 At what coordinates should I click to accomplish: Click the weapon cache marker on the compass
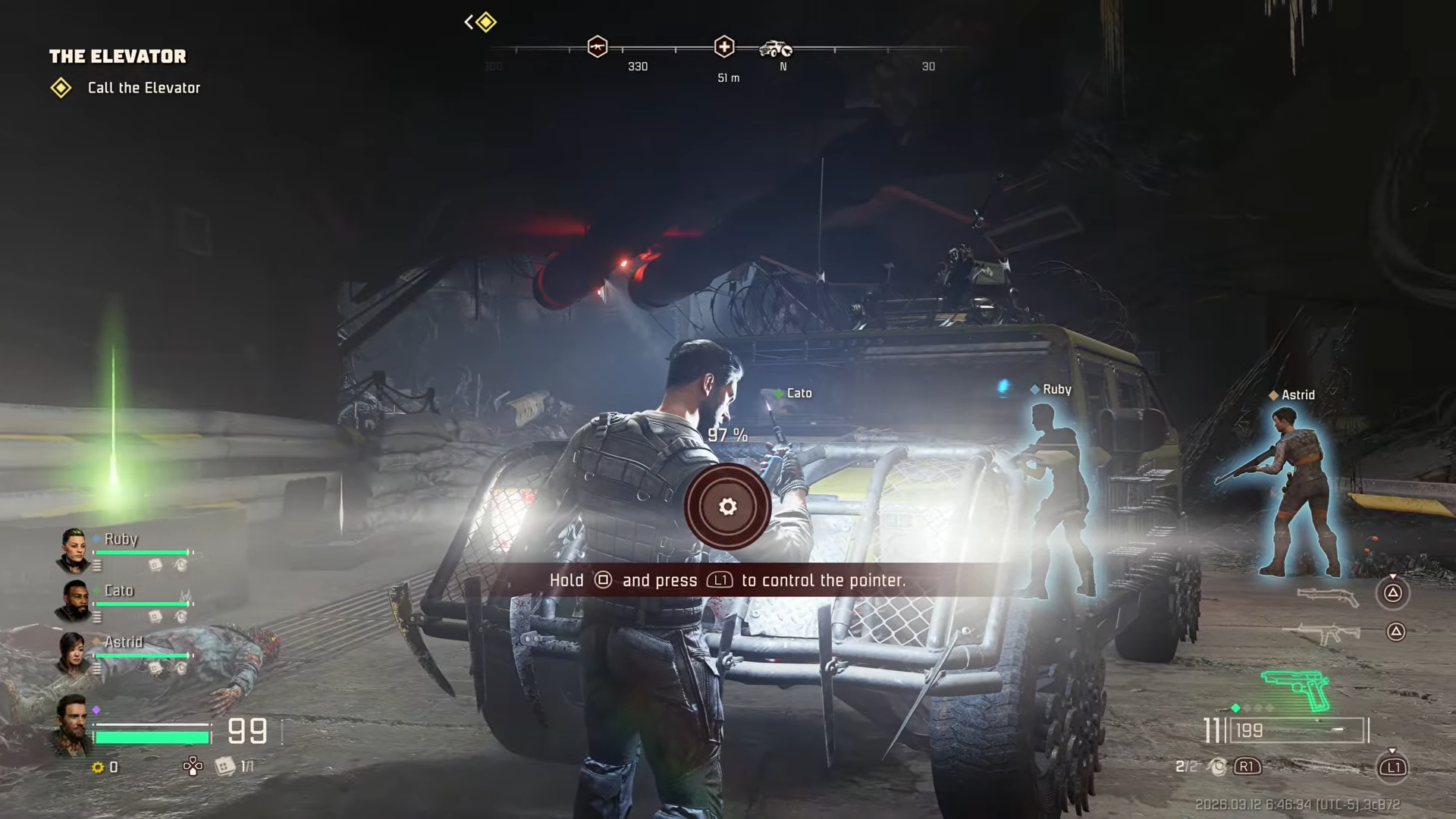click(598, 47)
